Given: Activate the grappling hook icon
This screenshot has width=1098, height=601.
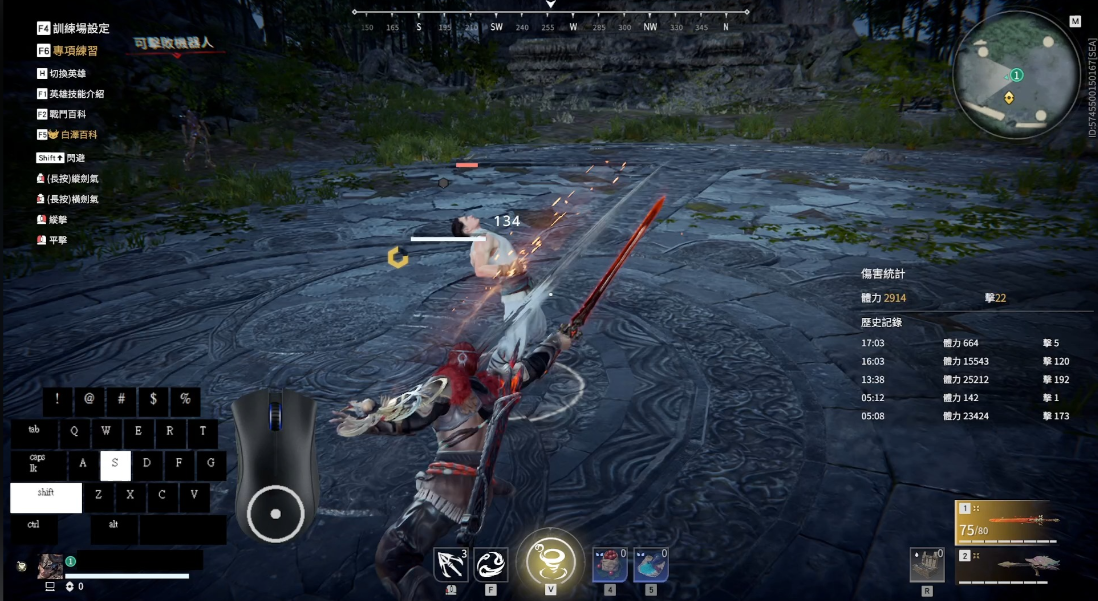Looking at the screenshot, I should point(451,564).
